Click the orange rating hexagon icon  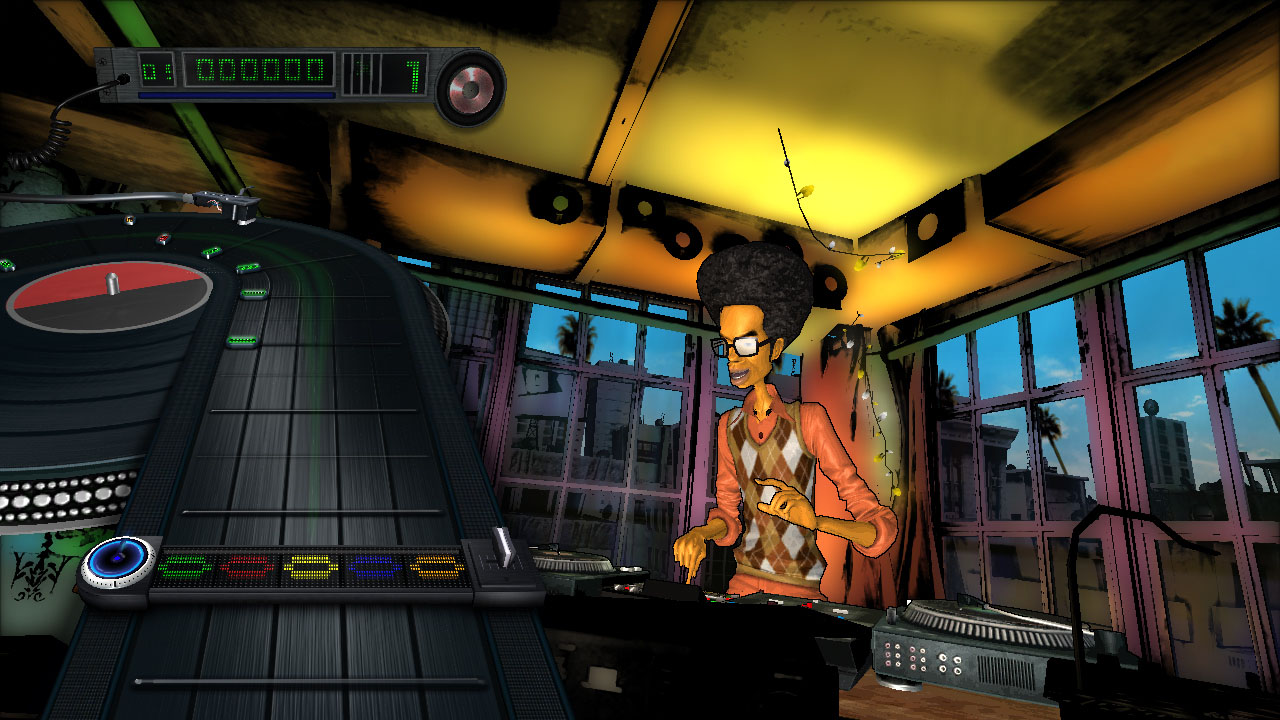[x=437, y=565]
